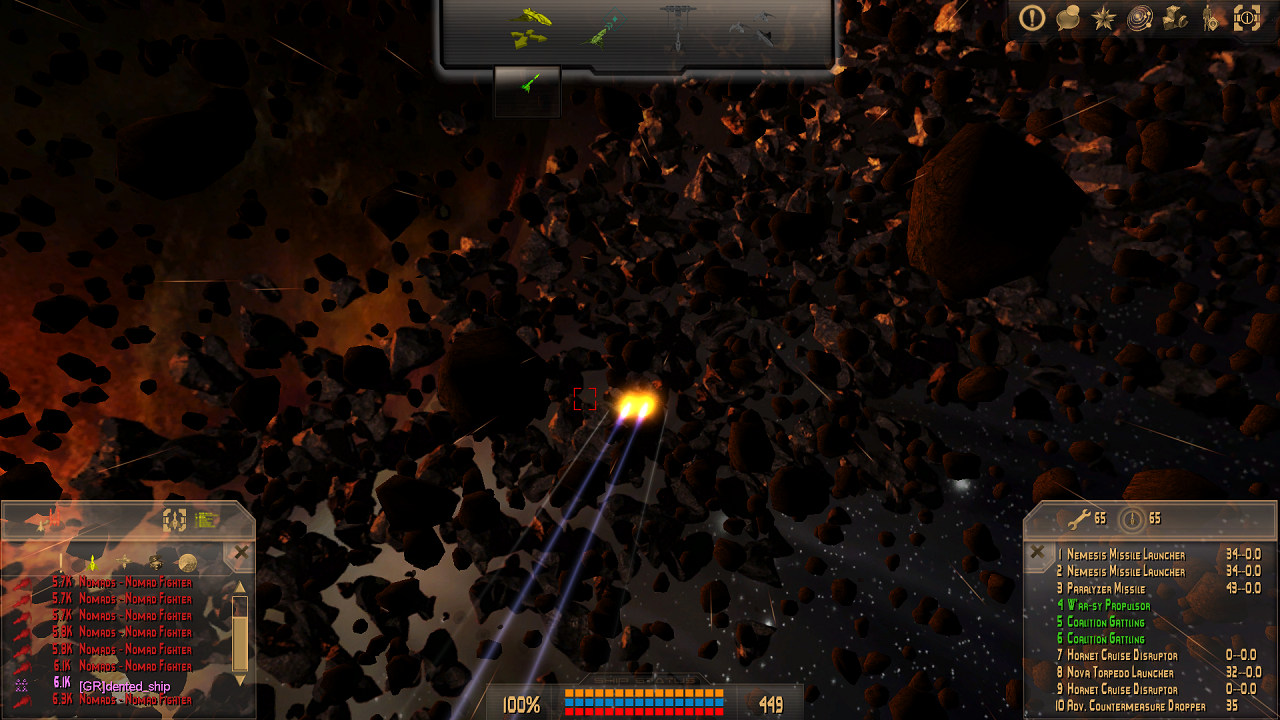Filter contacts by the yellow ship icon

click(92, 563)
